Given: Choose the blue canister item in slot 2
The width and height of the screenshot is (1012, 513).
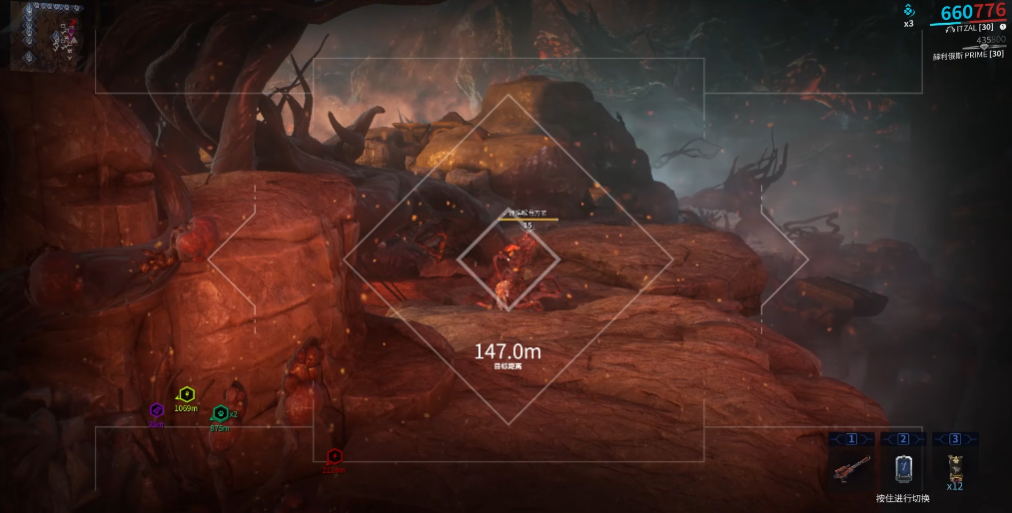Looking at the screenshot, I should point(903,467).
